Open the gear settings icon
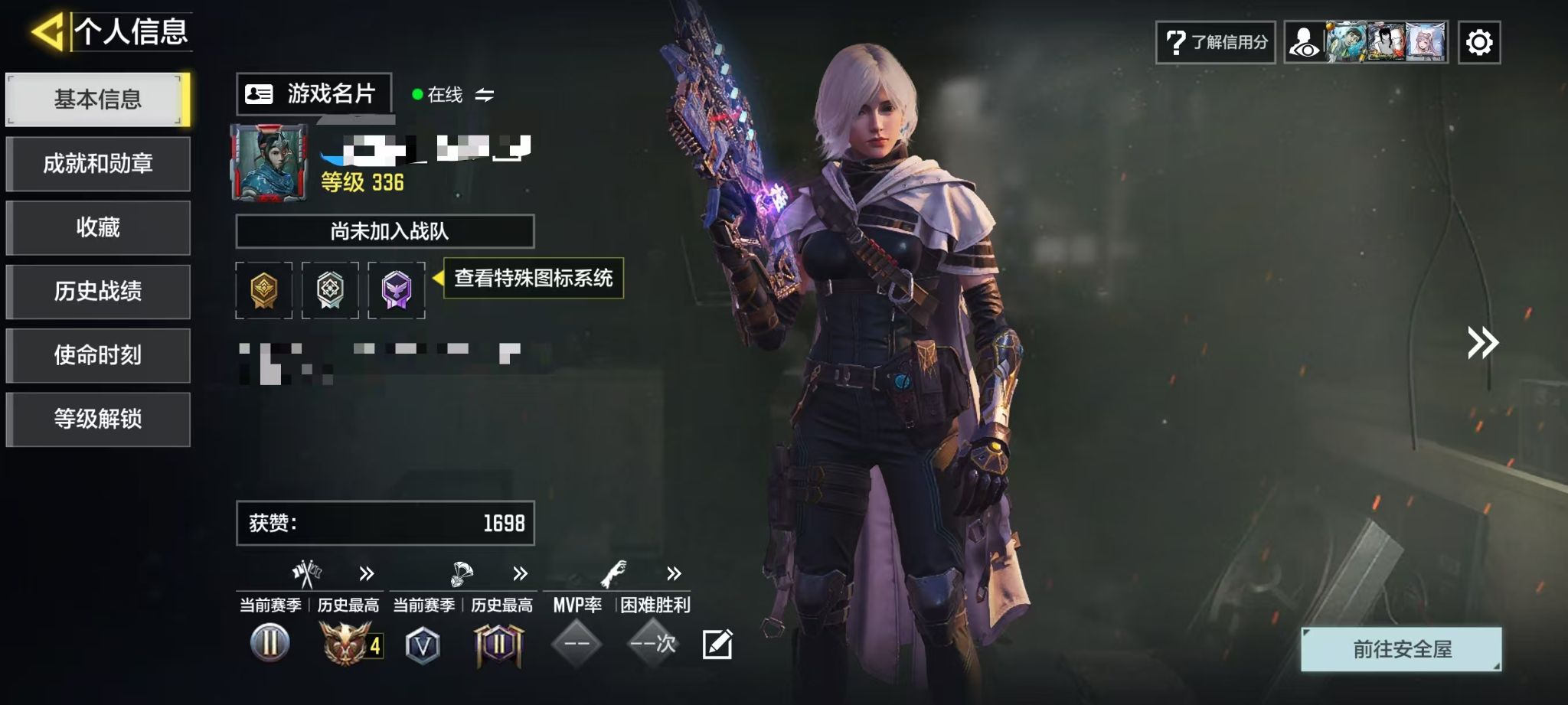 click(1479, 42)
